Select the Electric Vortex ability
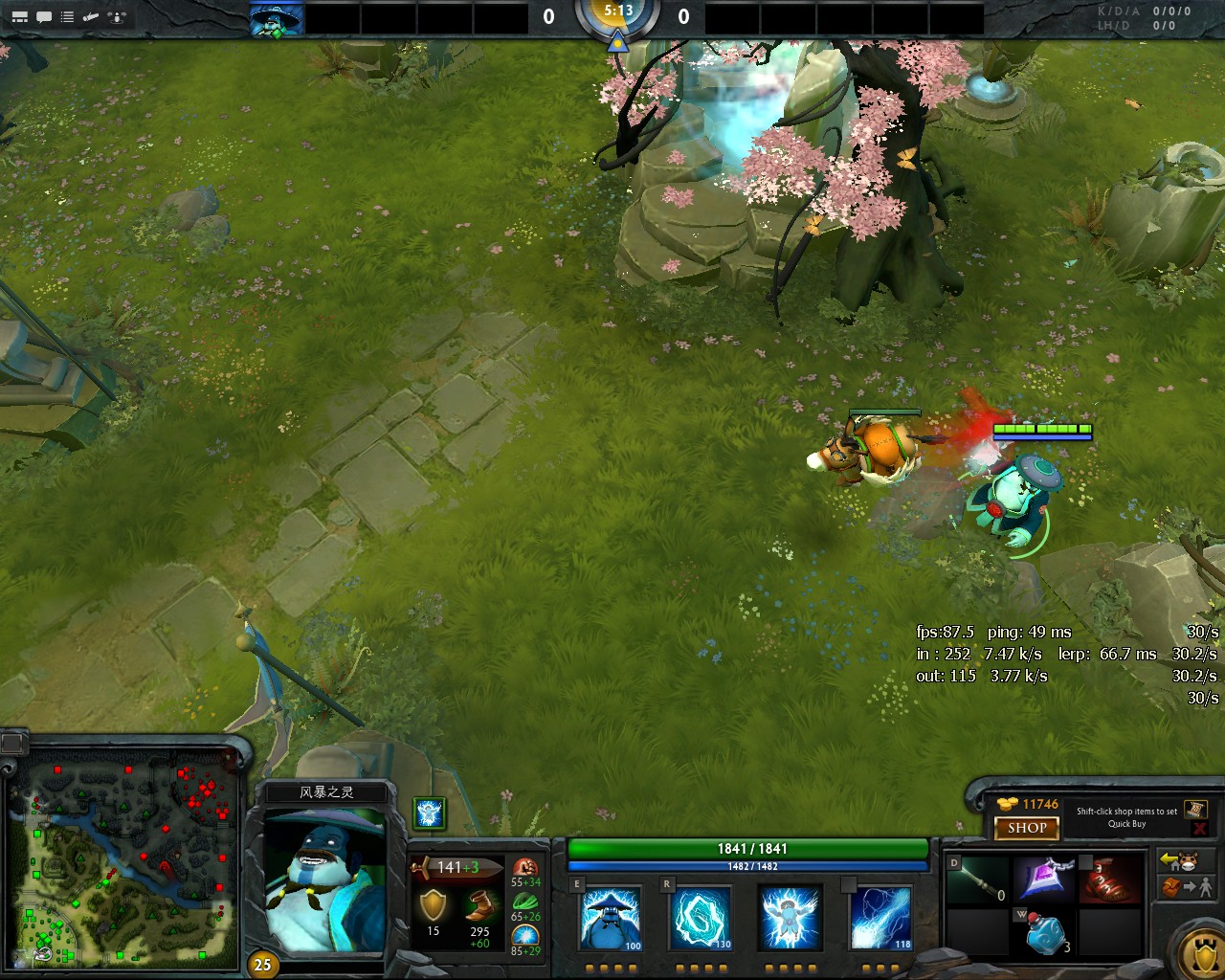1225x980 pixels. pyautogui.click(x=700, y=919)
